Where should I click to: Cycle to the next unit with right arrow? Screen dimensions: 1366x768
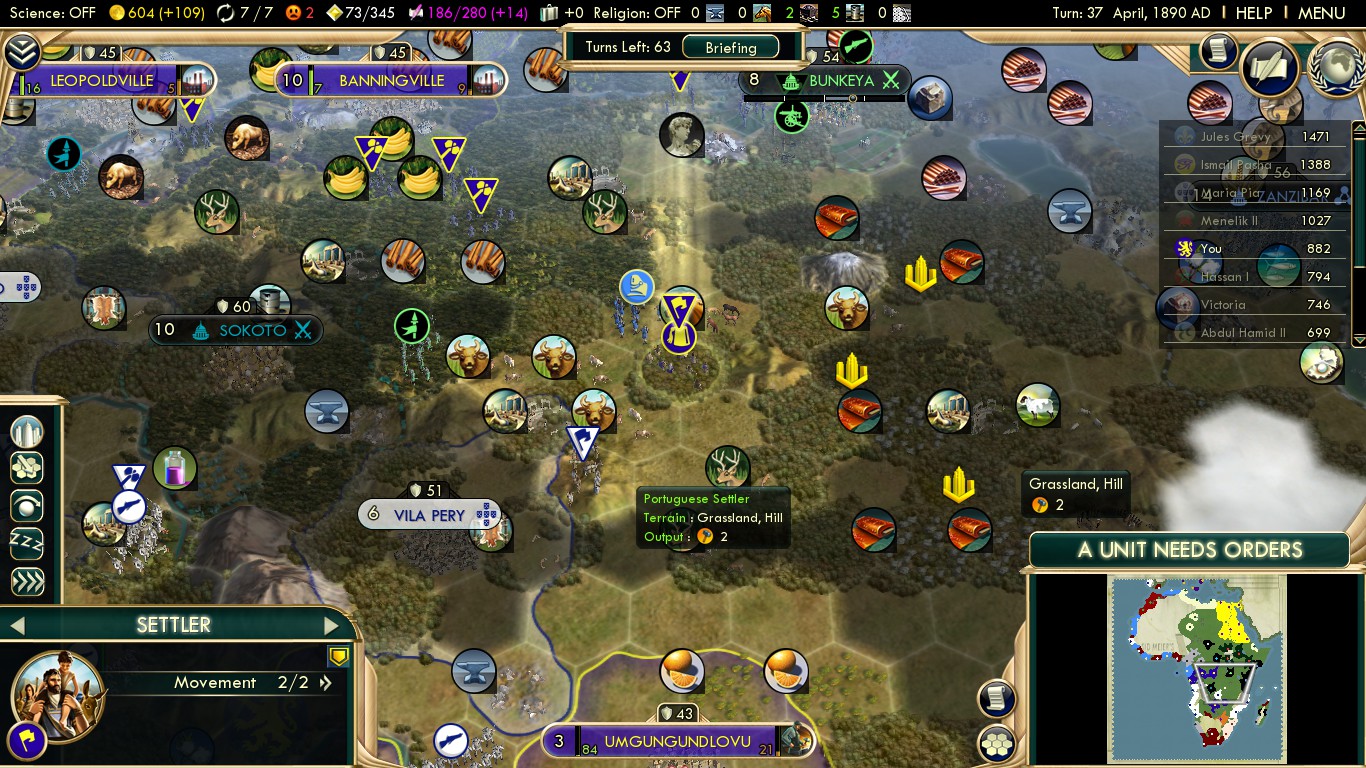click(332, 626)
